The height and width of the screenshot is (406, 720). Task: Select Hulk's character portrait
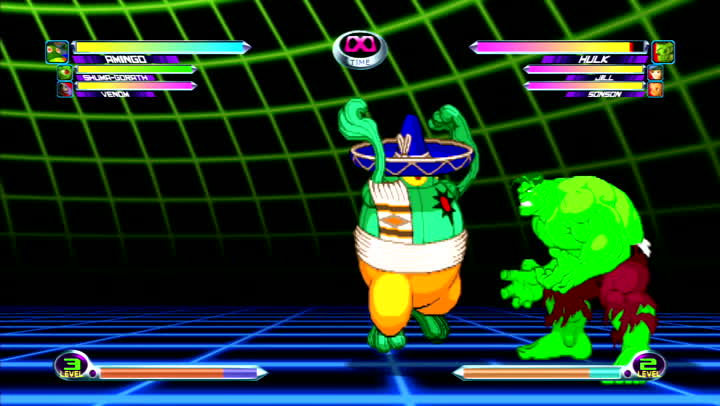click(x=662, y=51)
